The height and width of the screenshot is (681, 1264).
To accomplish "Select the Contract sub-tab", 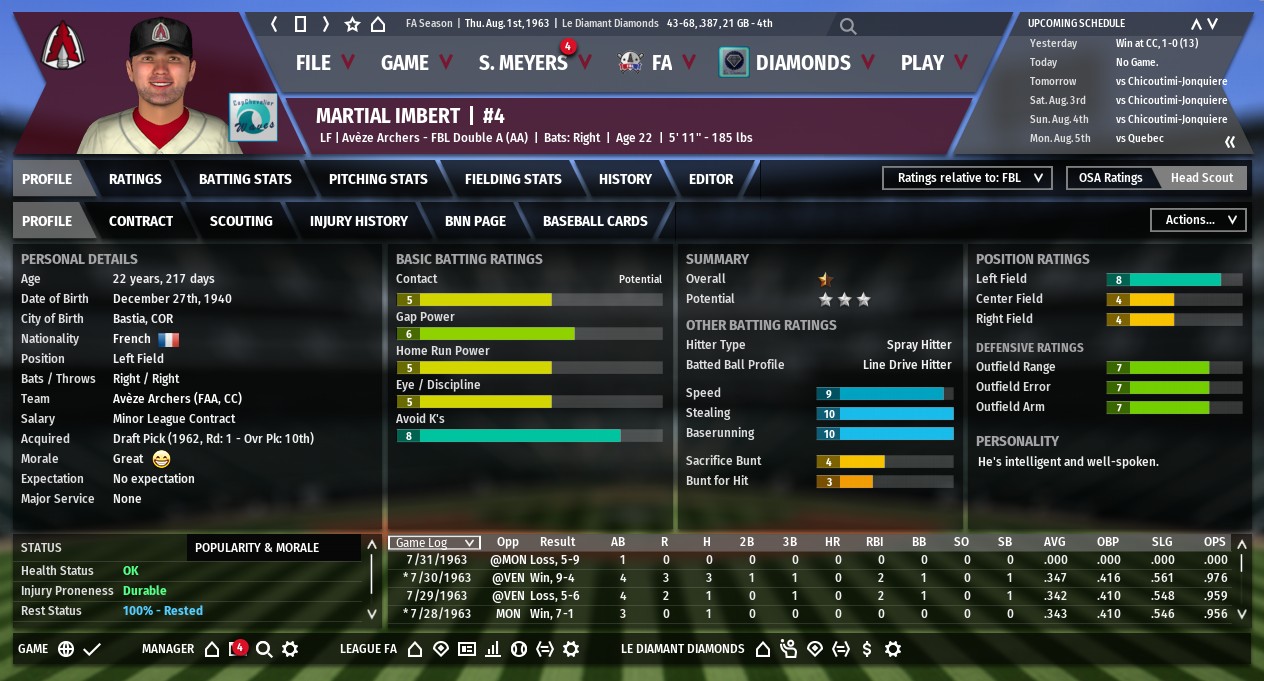I will coord(141,221).
